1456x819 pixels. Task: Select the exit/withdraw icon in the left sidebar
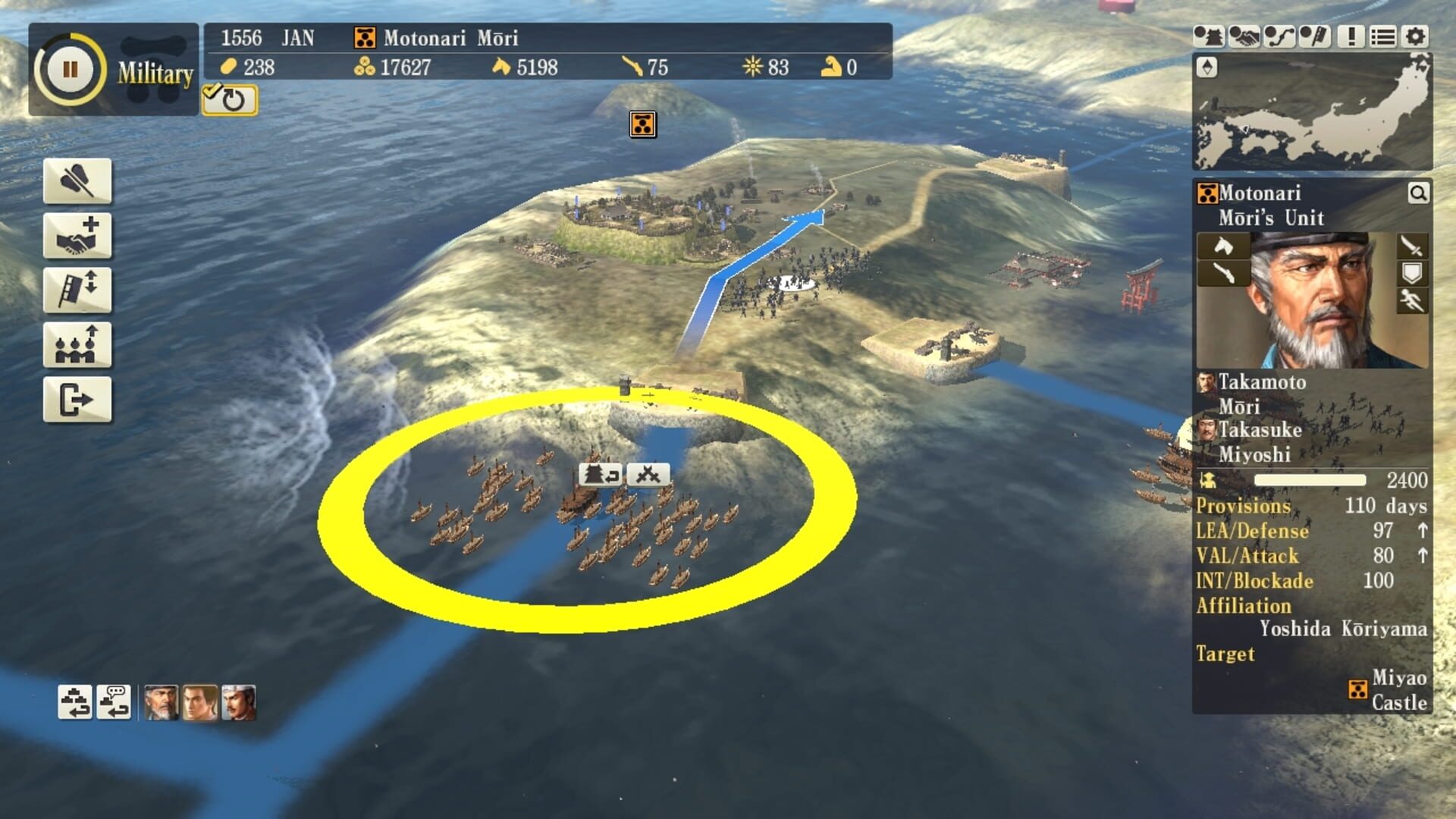tap(77, 397)
